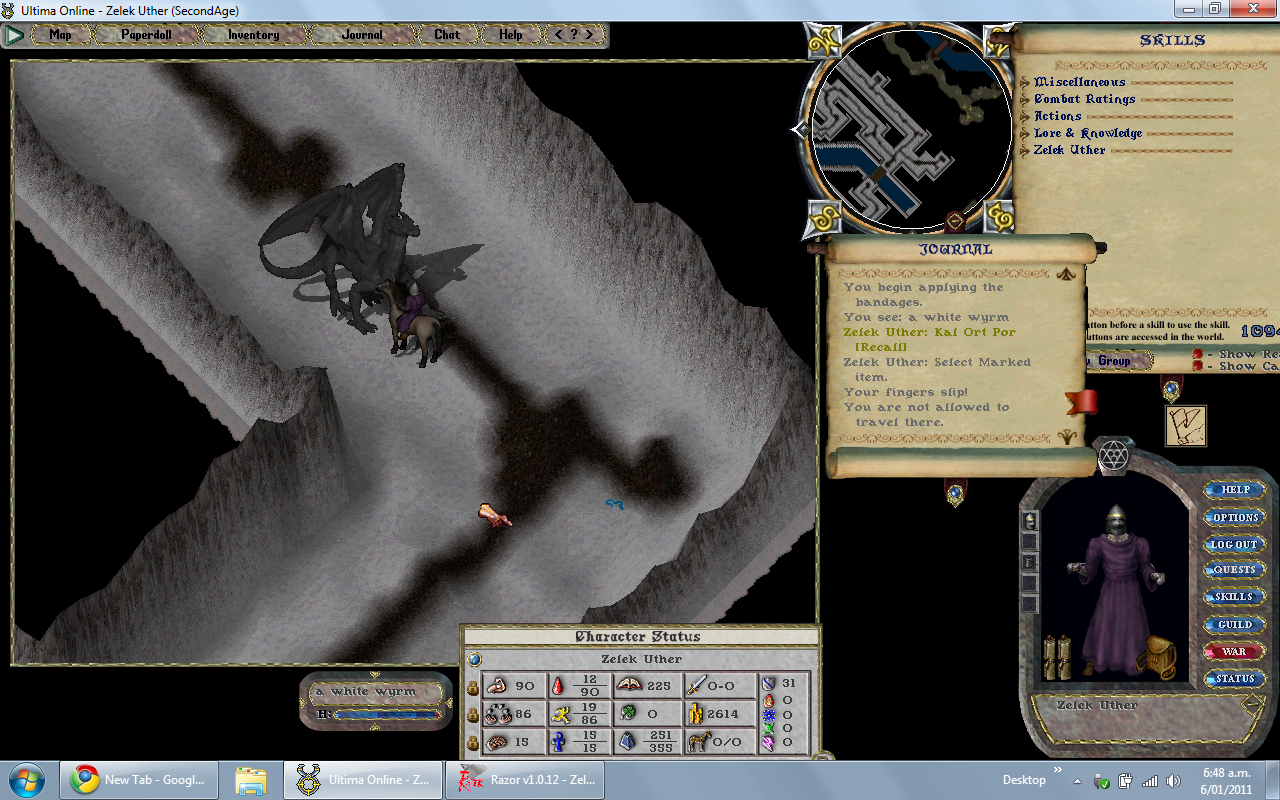Click the circular radar minimap
The width and height of the screenshot is (1280, 800).
tap(906, 130)
